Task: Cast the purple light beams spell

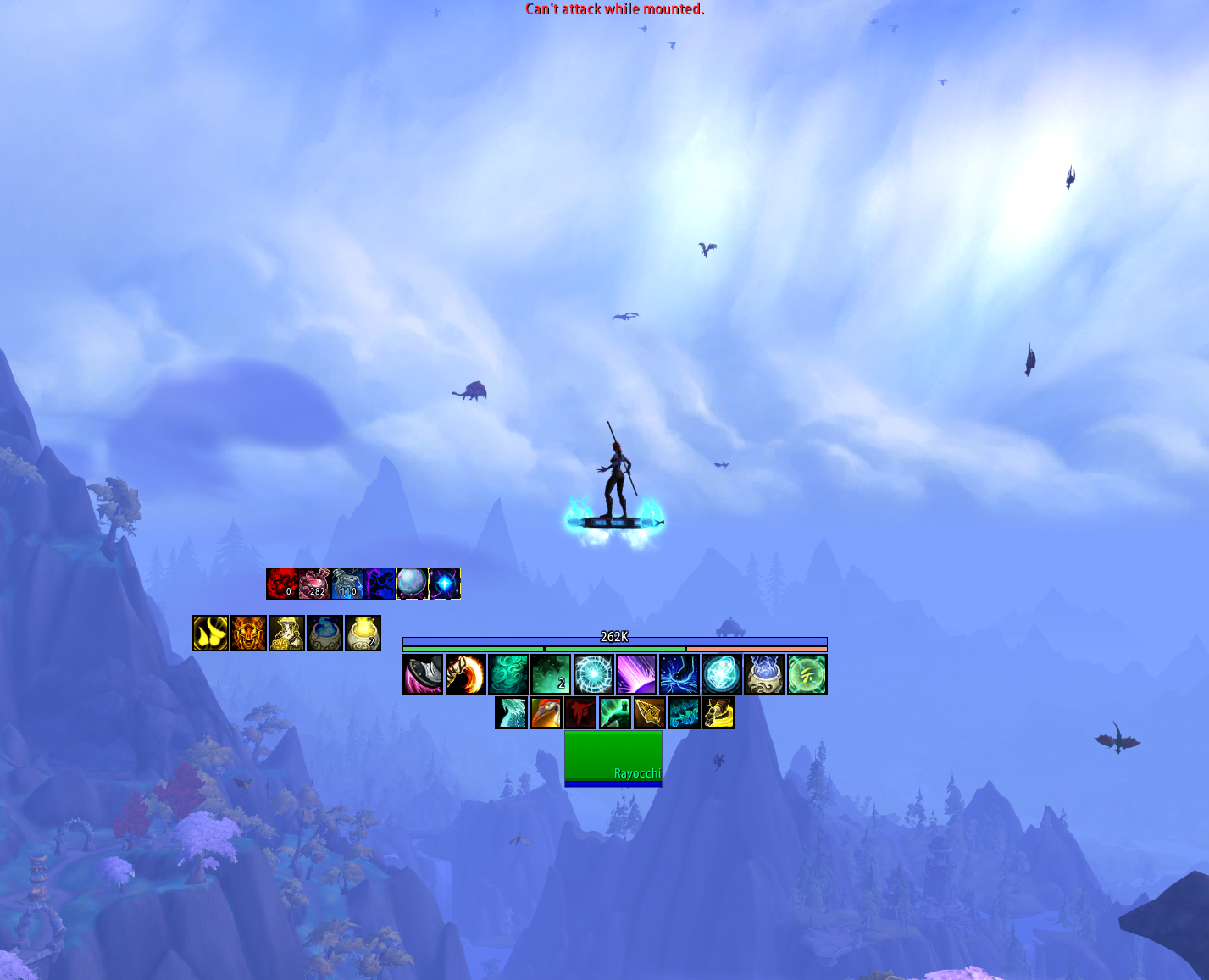Action: pyautogui.click(x=636, y=674)
